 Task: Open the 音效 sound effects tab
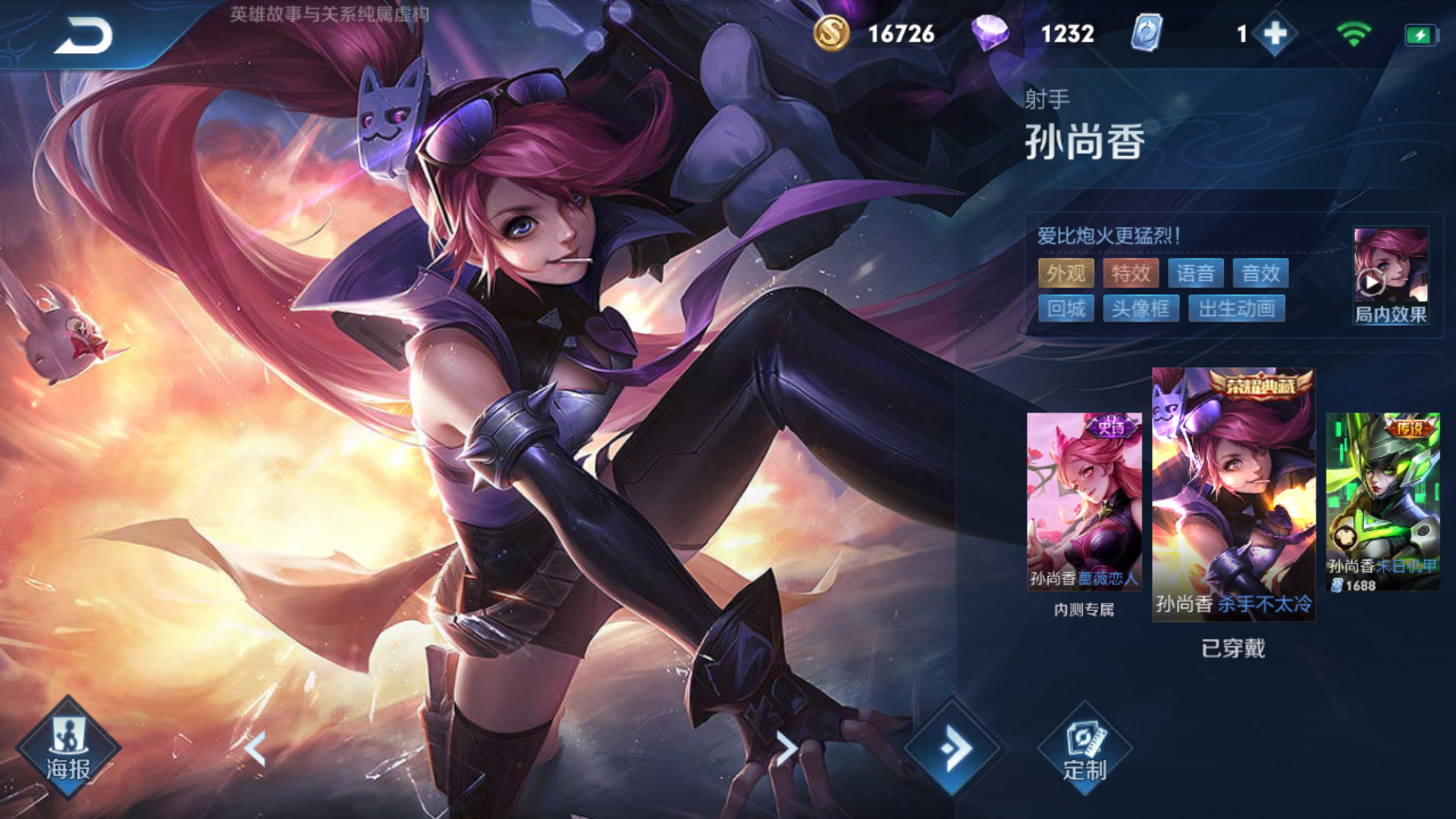click(x=1261, y=273)
